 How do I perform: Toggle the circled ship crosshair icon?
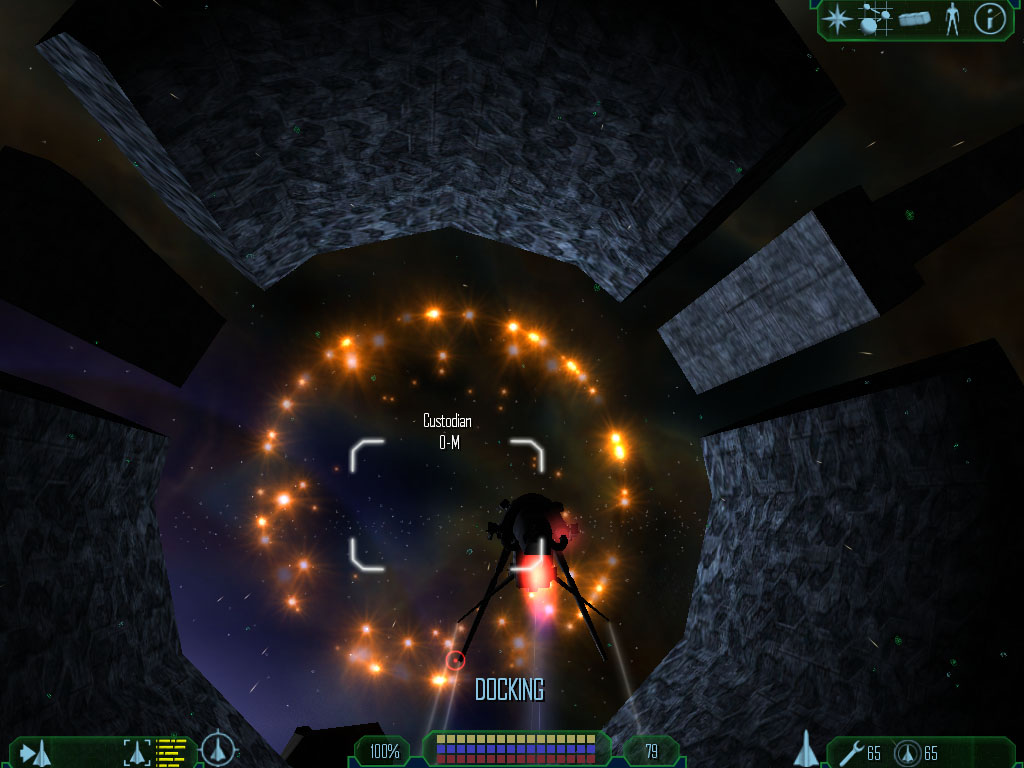click(218, 750)
